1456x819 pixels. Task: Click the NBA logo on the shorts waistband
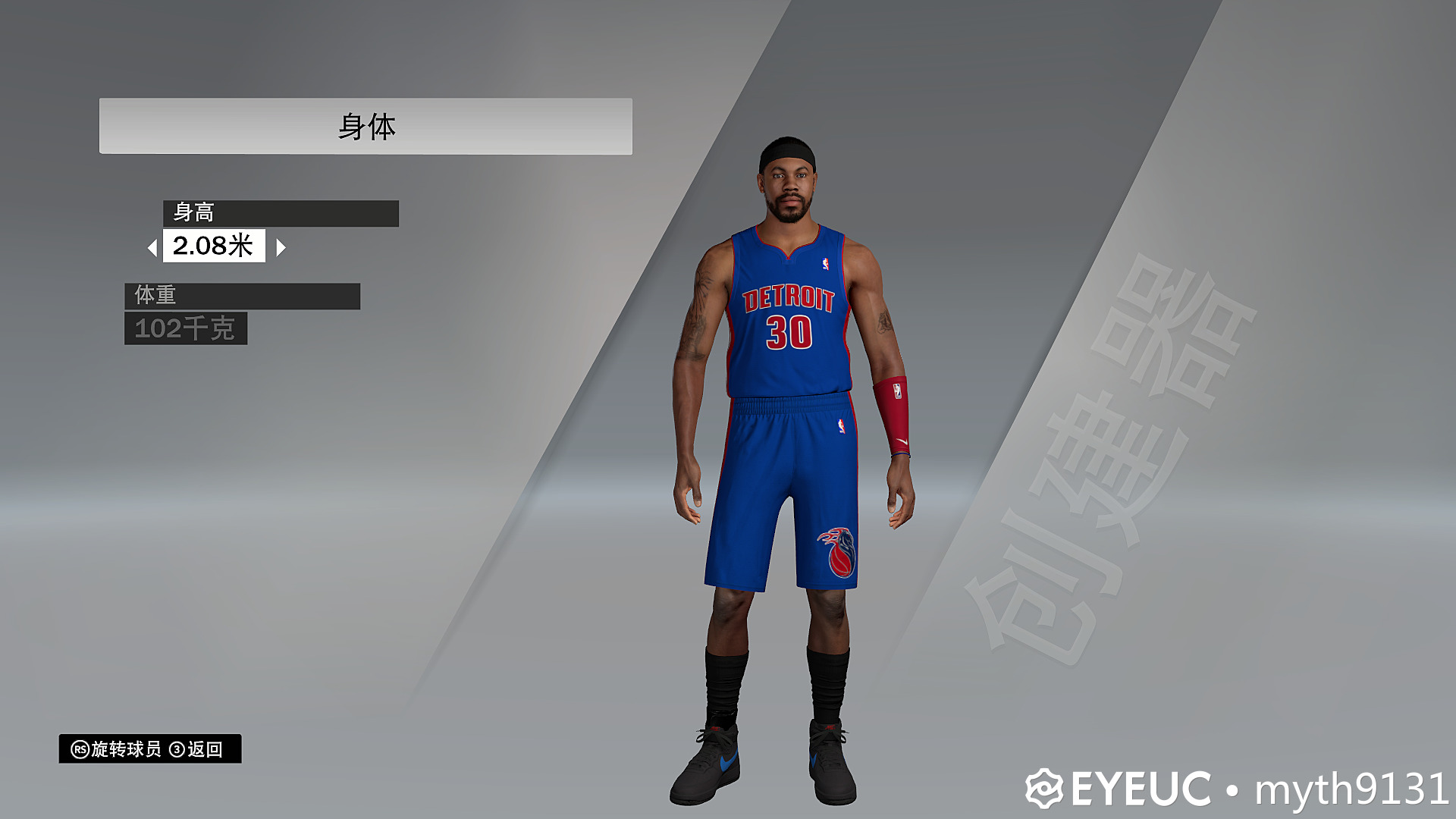[x=842, y=425]
